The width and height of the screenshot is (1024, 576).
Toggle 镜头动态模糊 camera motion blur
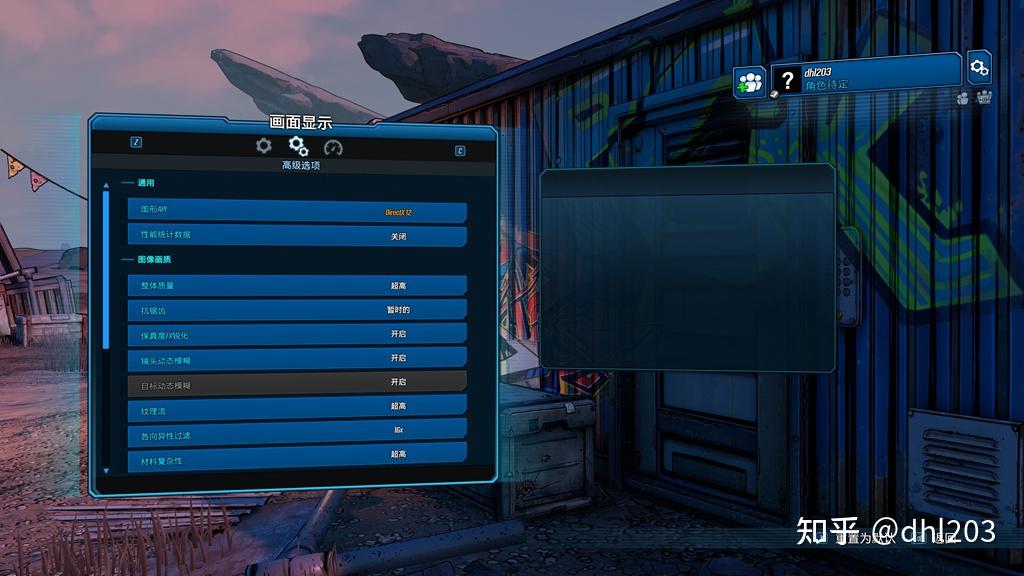pos(297,358)
